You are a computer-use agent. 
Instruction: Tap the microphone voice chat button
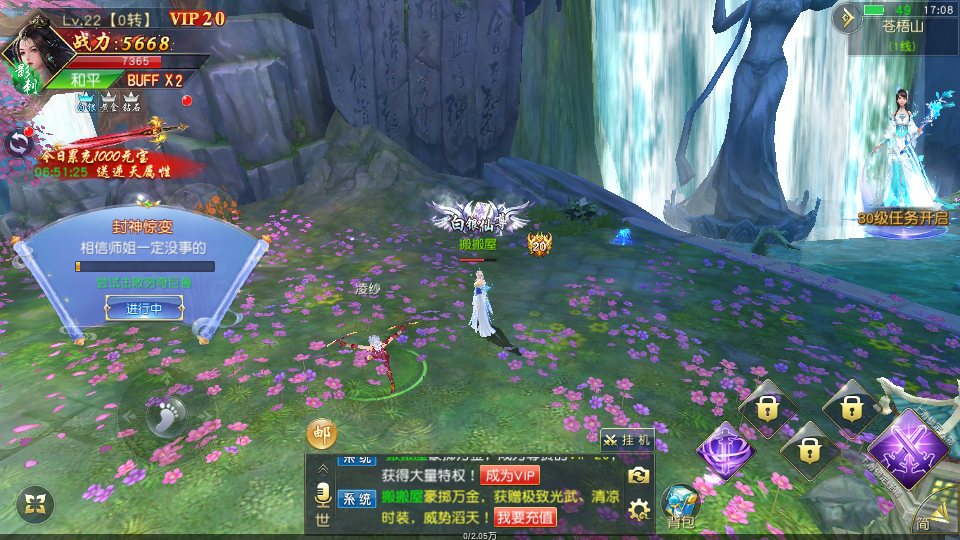(x=323, y=494)
